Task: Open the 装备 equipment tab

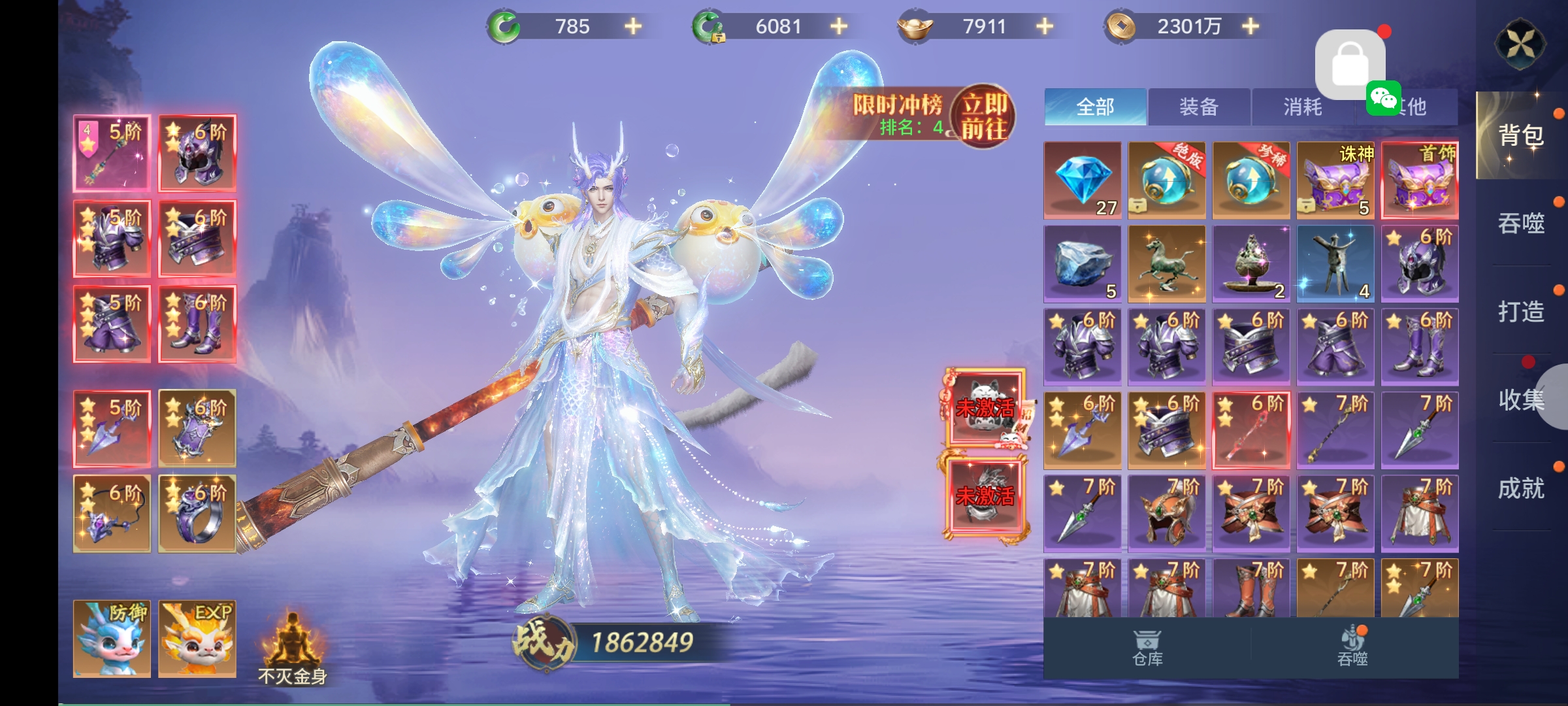Action: coord(1199,107)
